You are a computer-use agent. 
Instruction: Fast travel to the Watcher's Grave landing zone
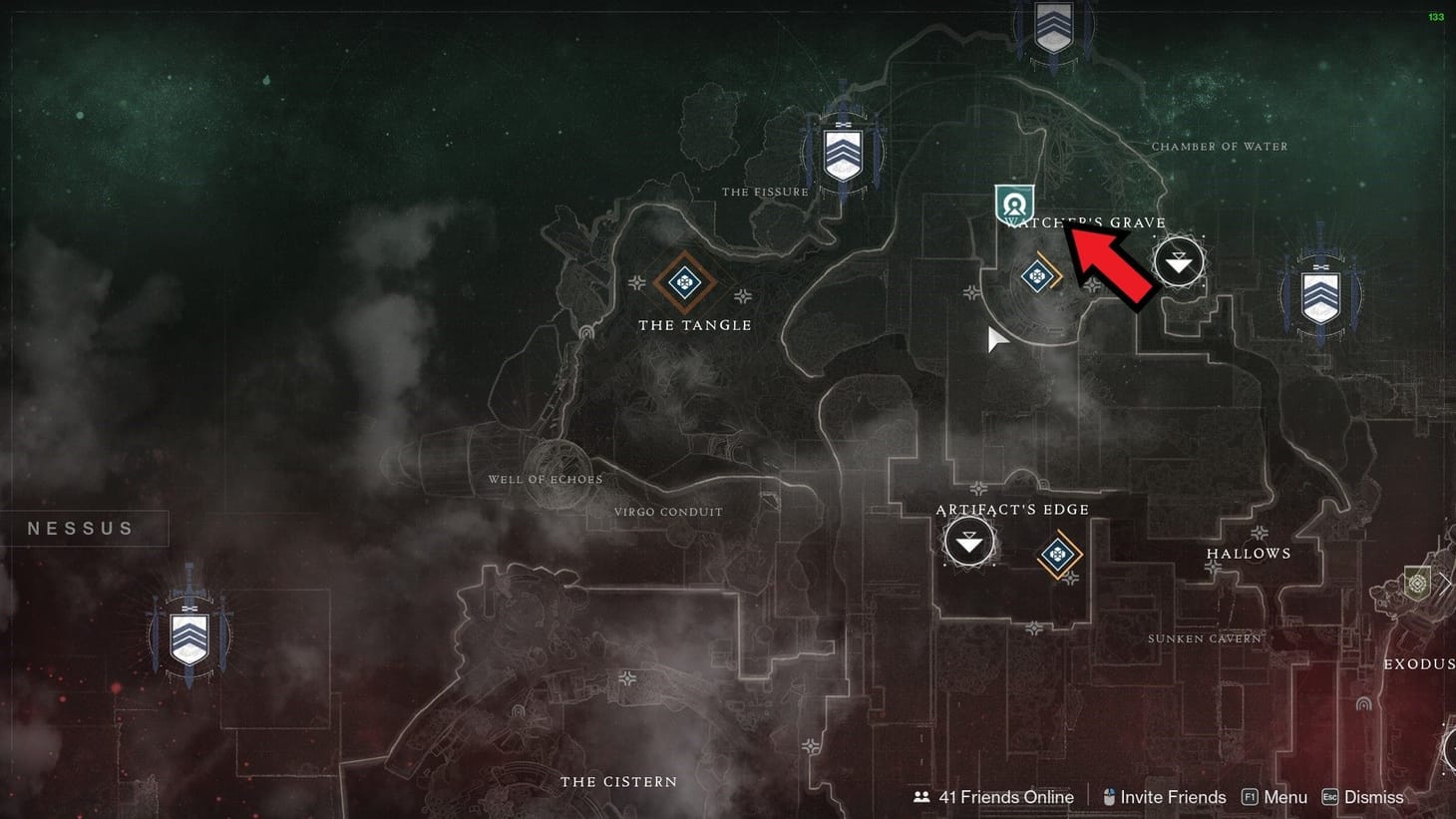click(x=1178, y=261)
